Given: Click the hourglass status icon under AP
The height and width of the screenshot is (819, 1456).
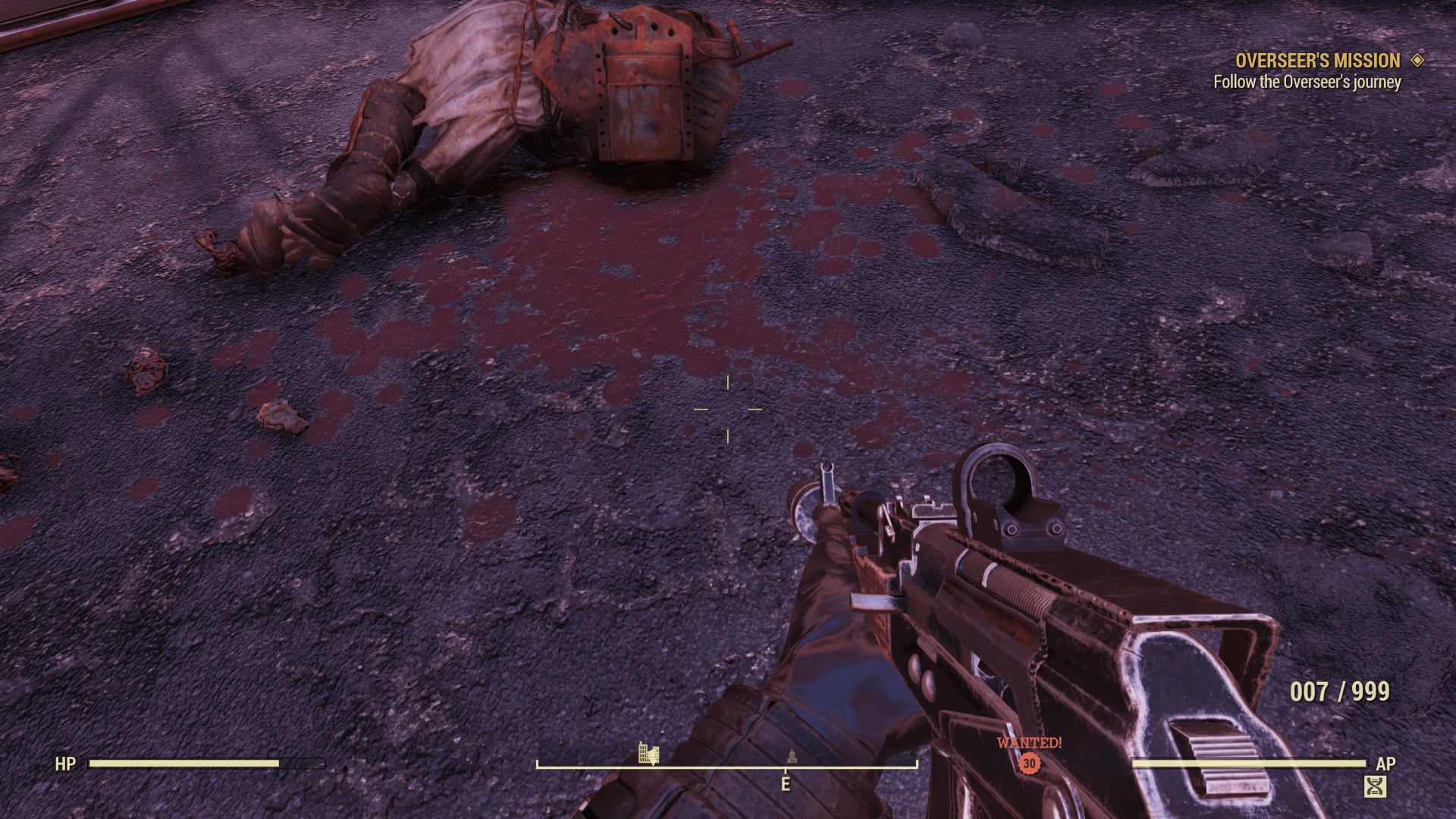Looking at the screenshot, I should (1375, 786).
